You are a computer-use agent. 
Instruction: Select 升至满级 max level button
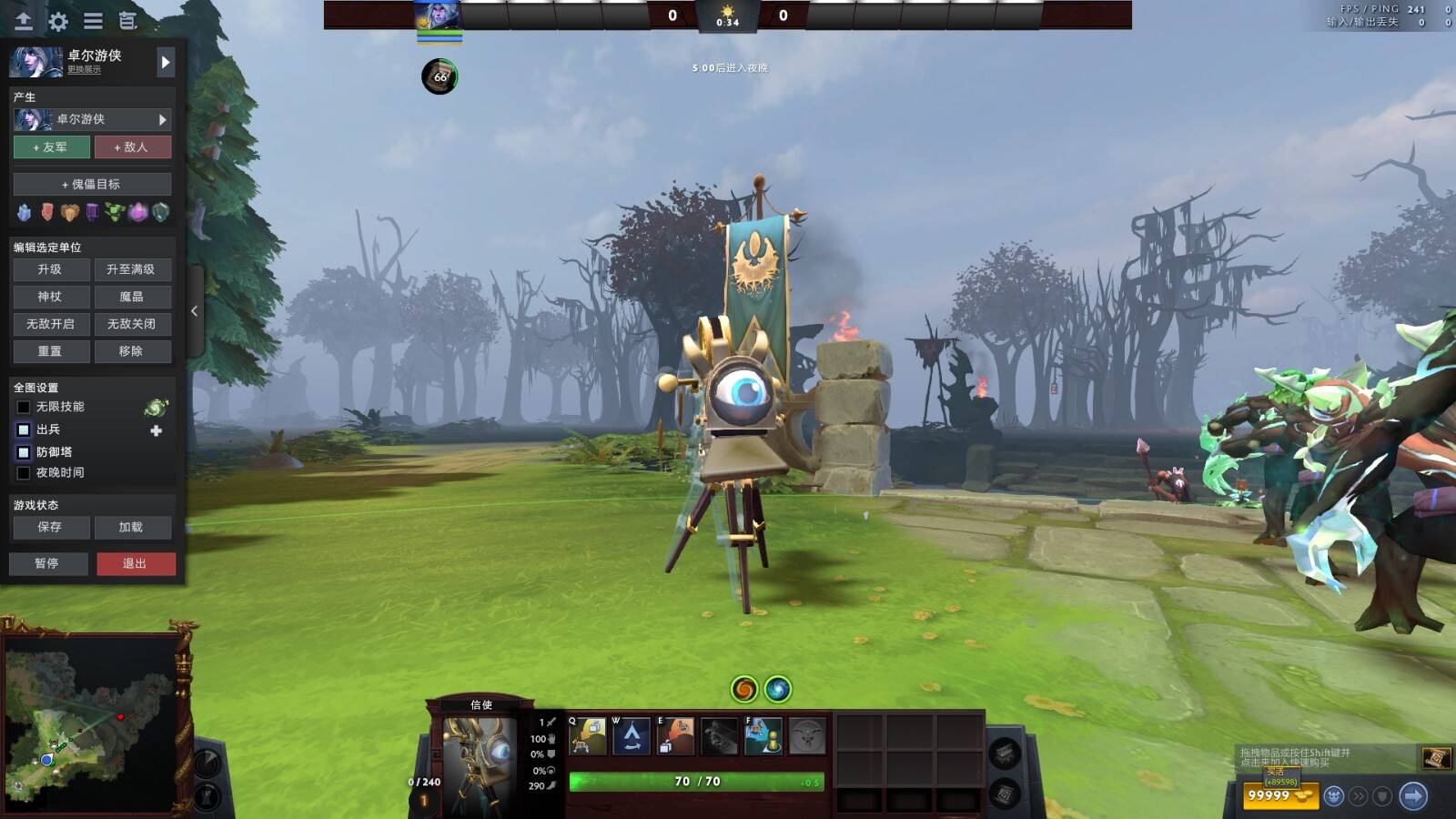tap(132, 269)
